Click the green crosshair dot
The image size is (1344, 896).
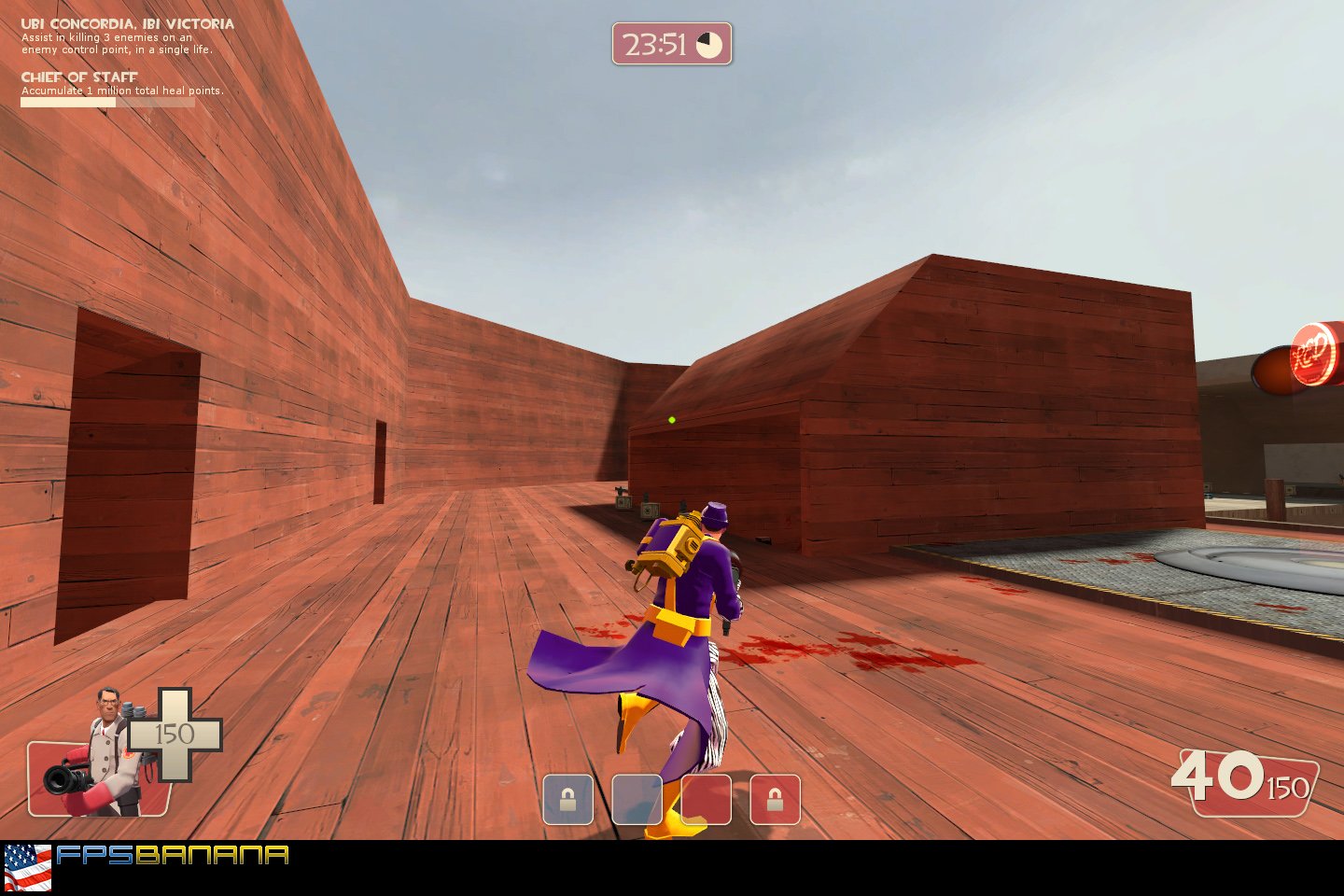(x=672, y=422)
